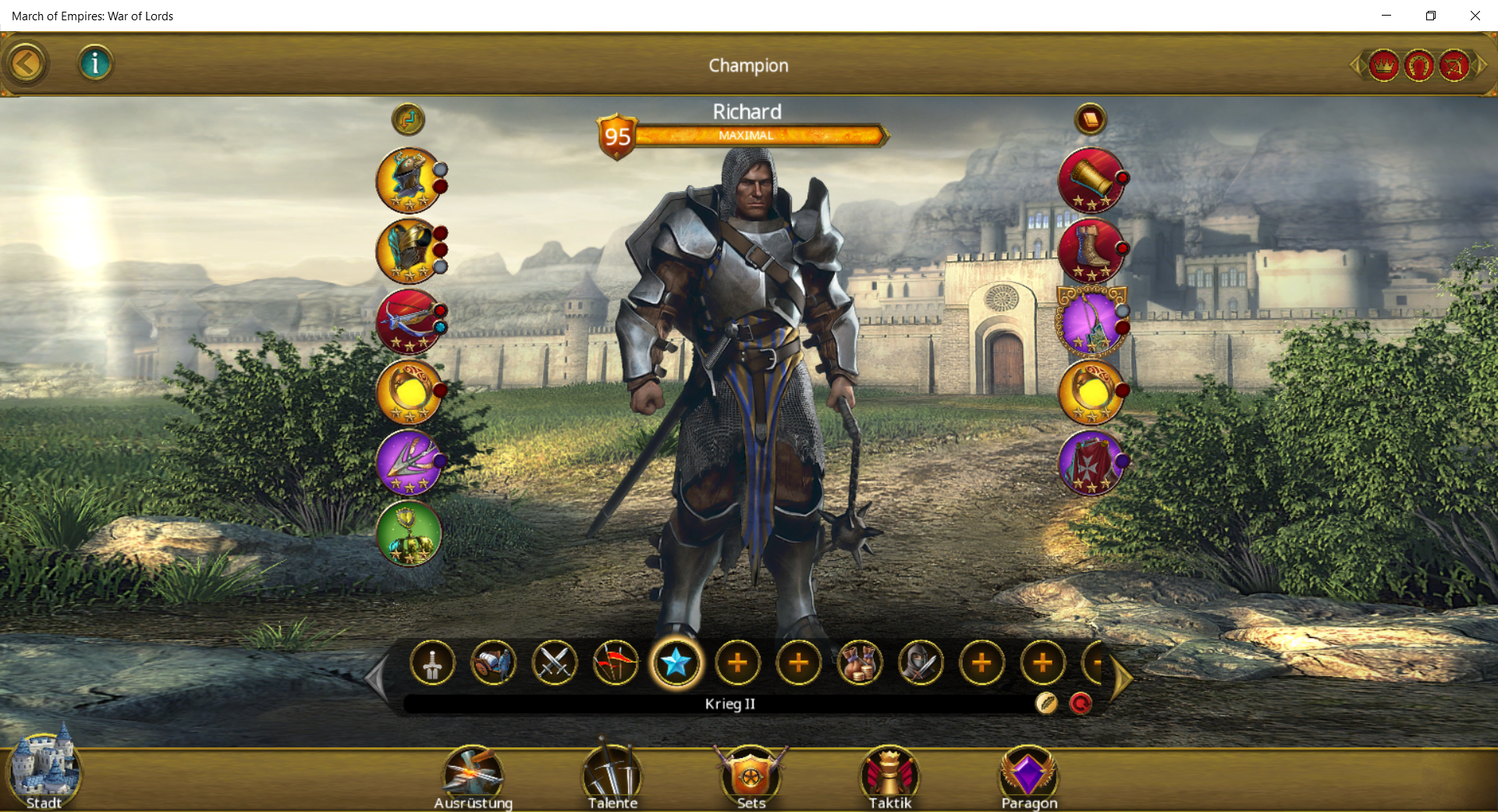Open the info panel

tap(95, 63)
